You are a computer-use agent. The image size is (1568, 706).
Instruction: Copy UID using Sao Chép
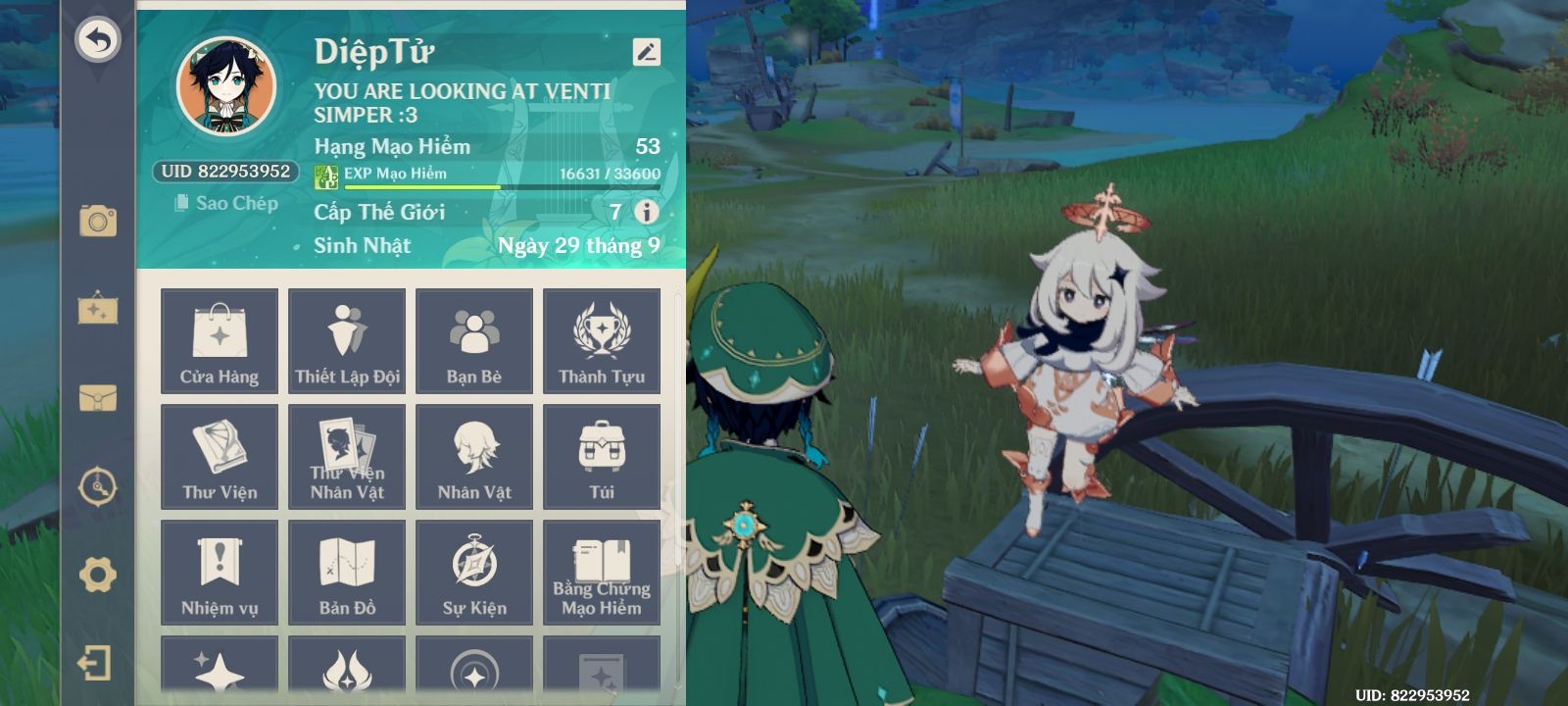tap(226, 203)
